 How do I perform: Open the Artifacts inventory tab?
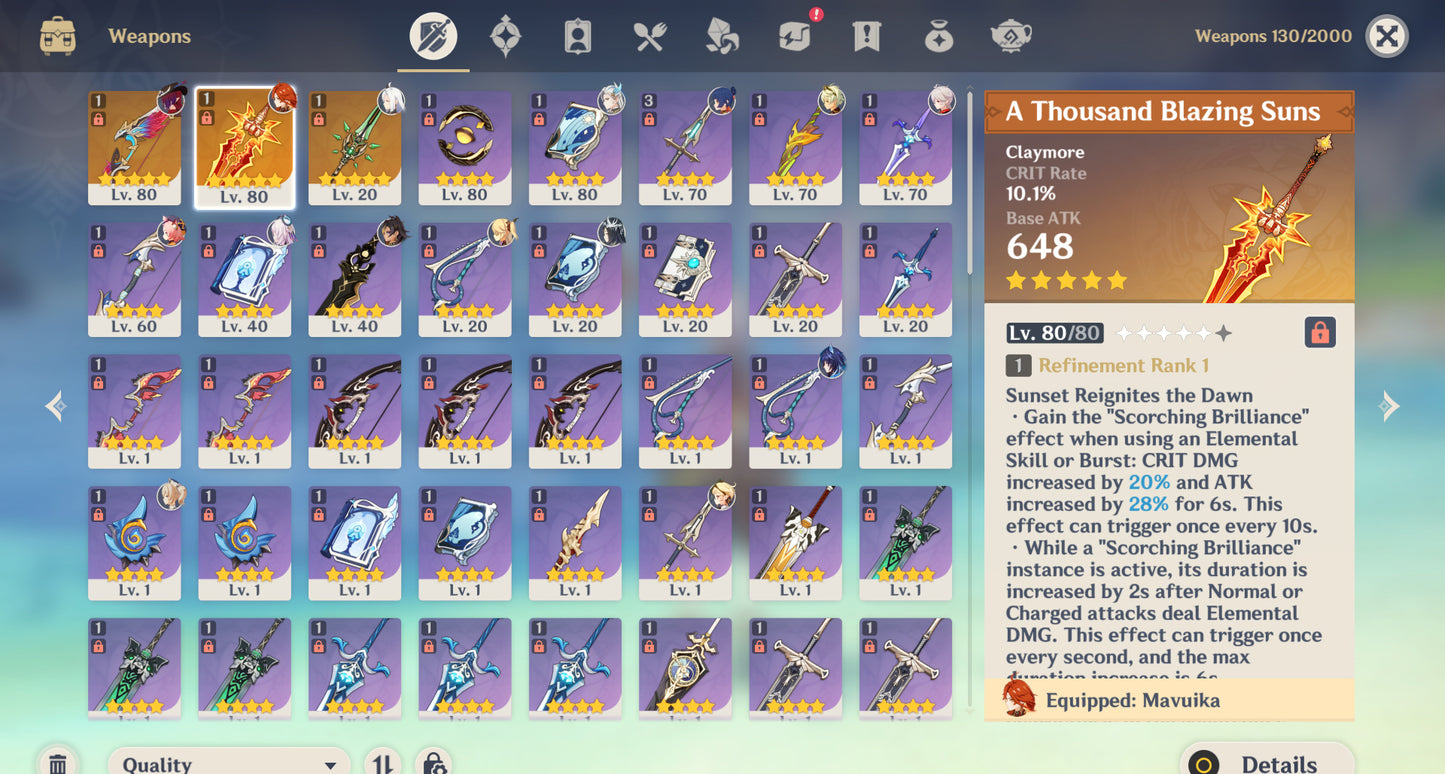click(506, 36)
